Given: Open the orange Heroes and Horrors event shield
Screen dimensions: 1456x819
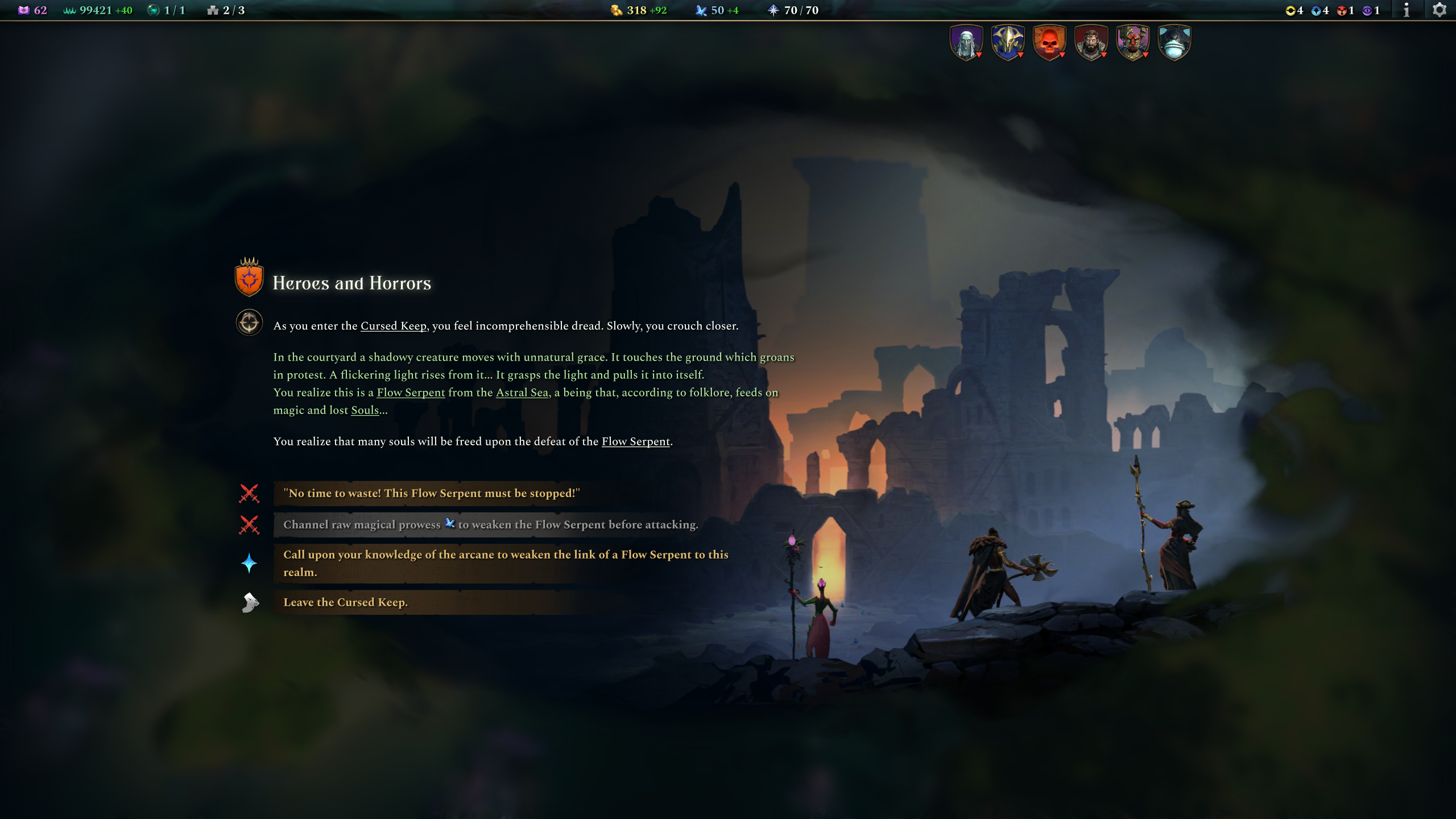Looking at the screenshot, I should [x=249, y=279].
